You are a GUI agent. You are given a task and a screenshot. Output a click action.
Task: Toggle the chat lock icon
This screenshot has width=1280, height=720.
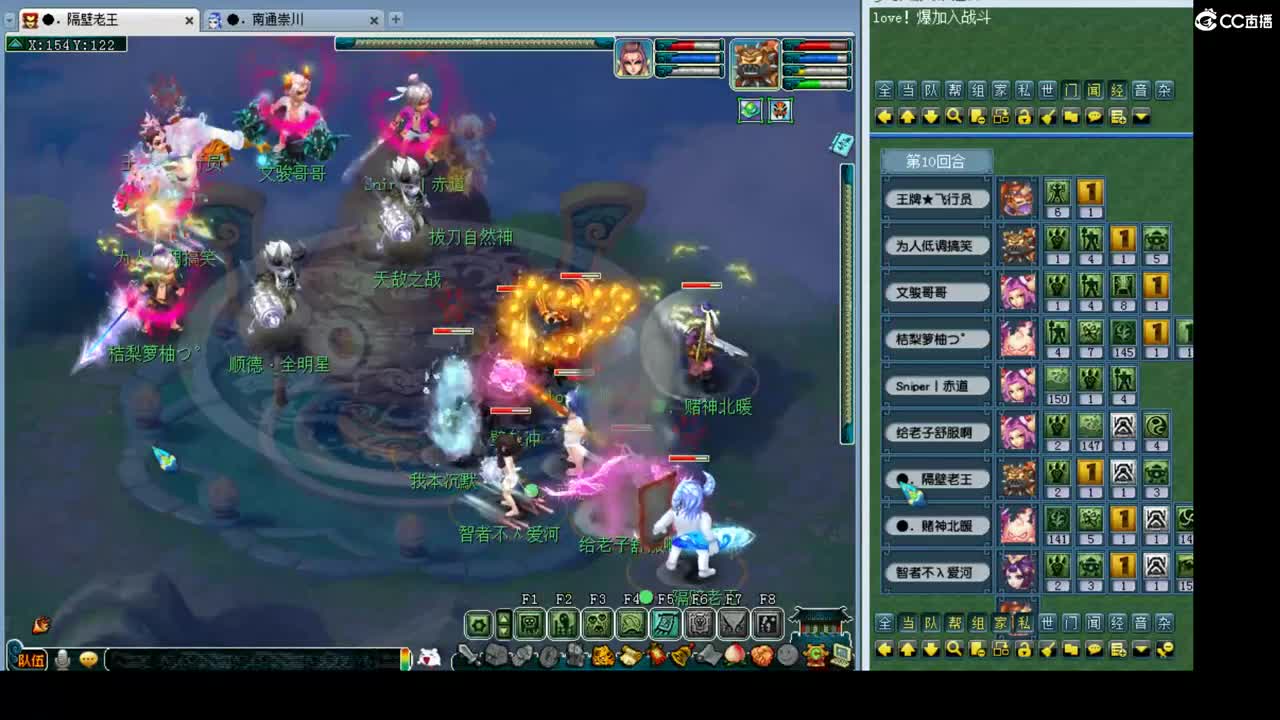coord(1023,116)
